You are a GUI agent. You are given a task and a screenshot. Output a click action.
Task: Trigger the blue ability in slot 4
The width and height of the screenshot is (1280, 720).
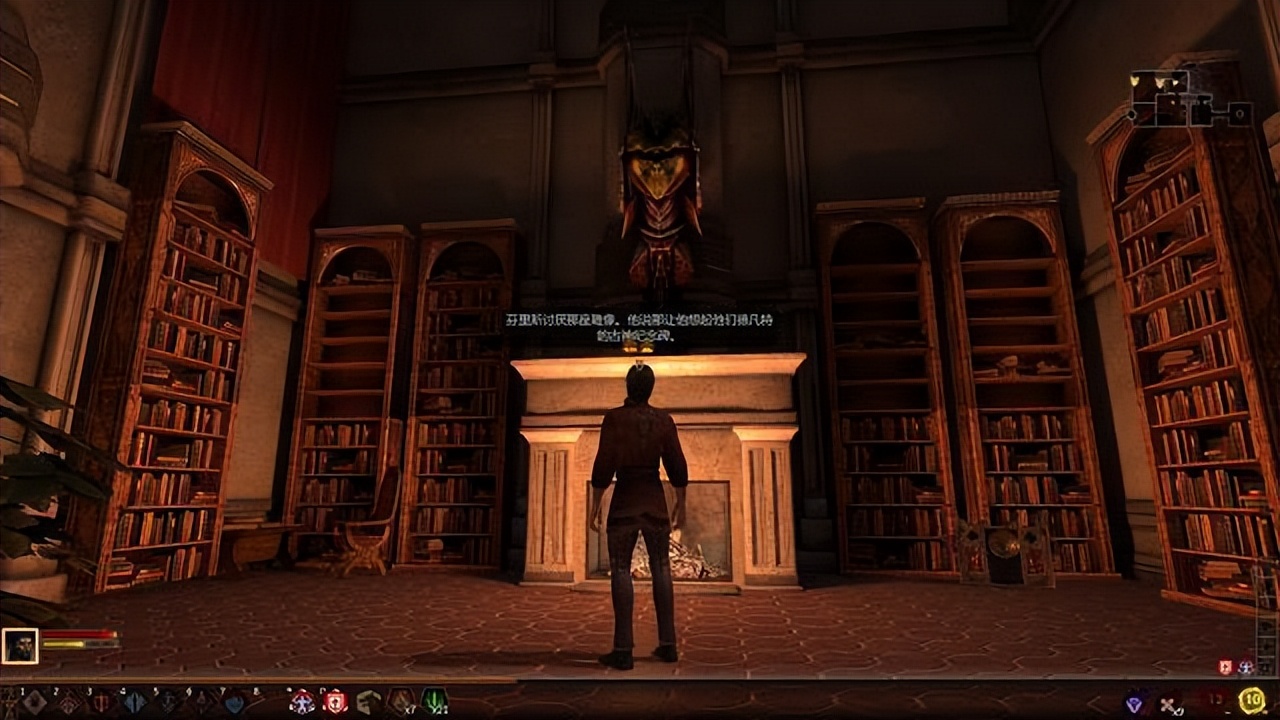pos(135,702)
